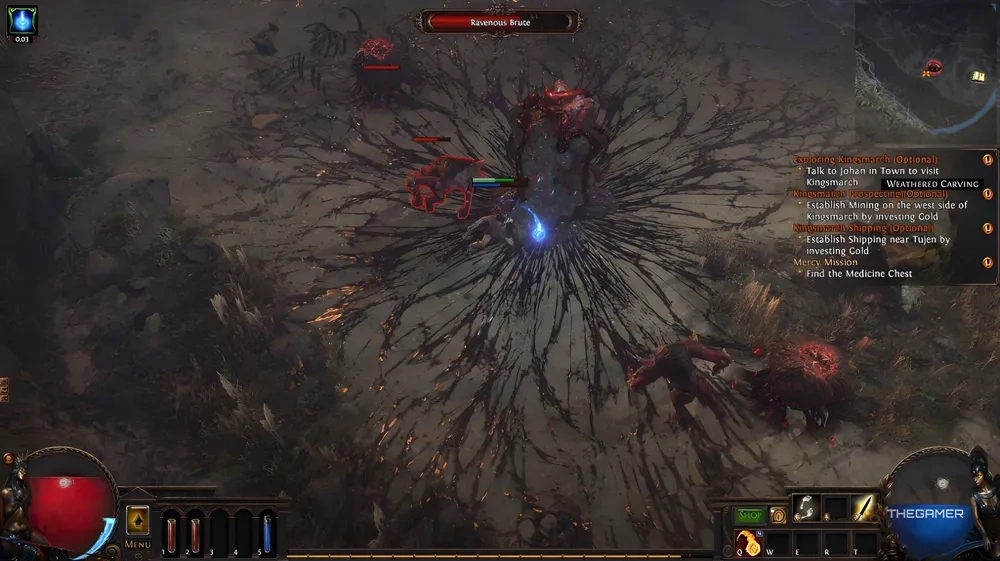Activate the fire skill bound to Q

coord(749,543)
